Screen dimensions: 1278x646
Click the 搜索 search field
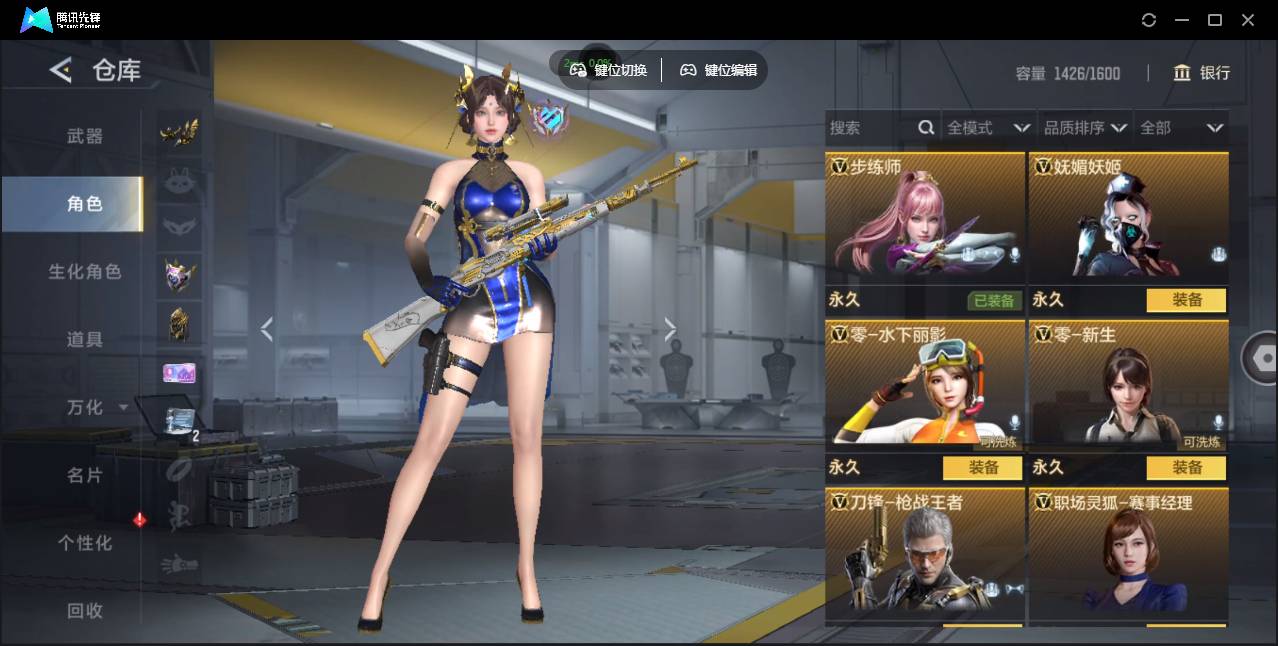pyautogui.click(x=870, y=128)
